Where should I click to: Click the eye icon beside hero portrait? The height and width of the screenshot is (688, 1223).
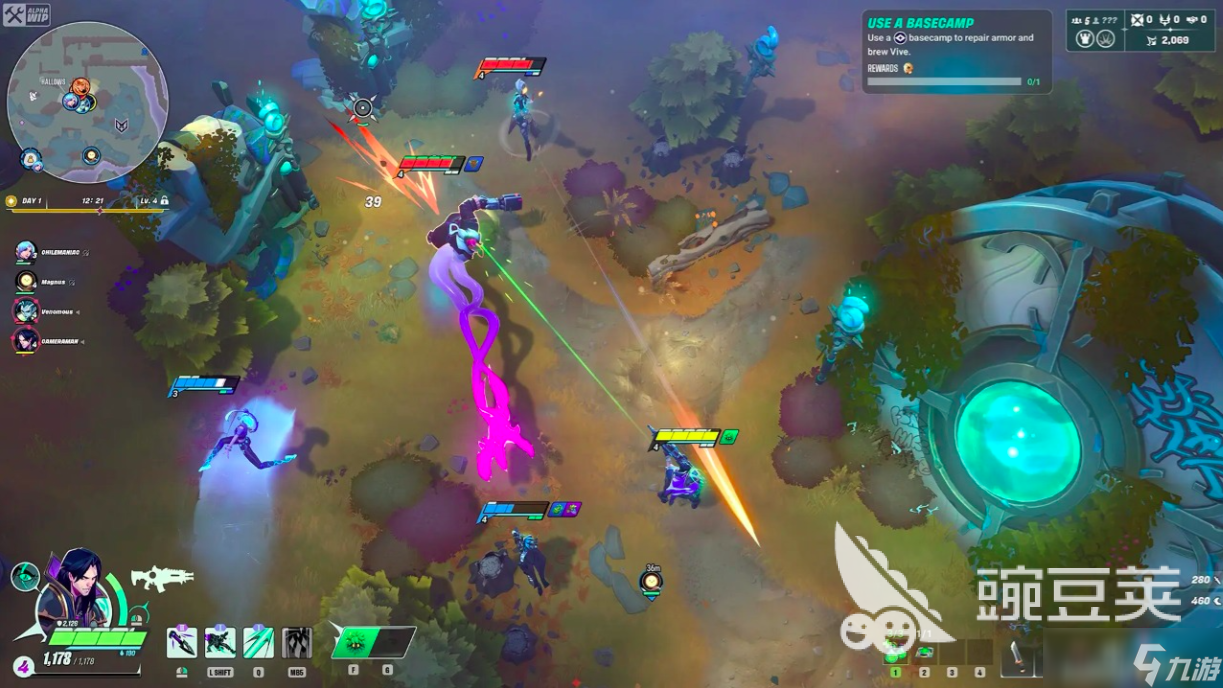pyautogui.click(x=24, y=577)
